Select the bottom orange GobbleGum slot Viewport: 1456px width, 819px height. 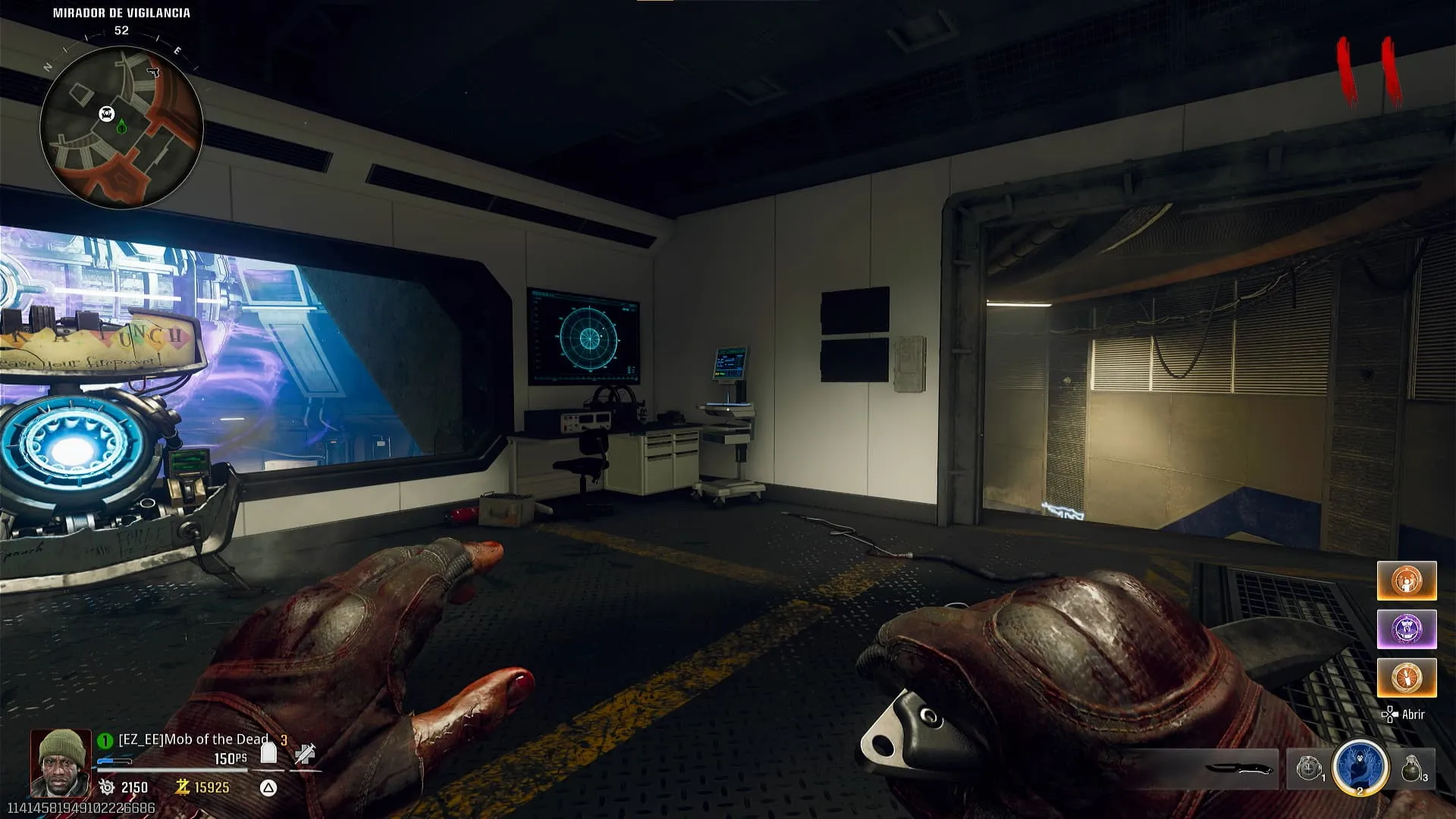pos(1407,677)
